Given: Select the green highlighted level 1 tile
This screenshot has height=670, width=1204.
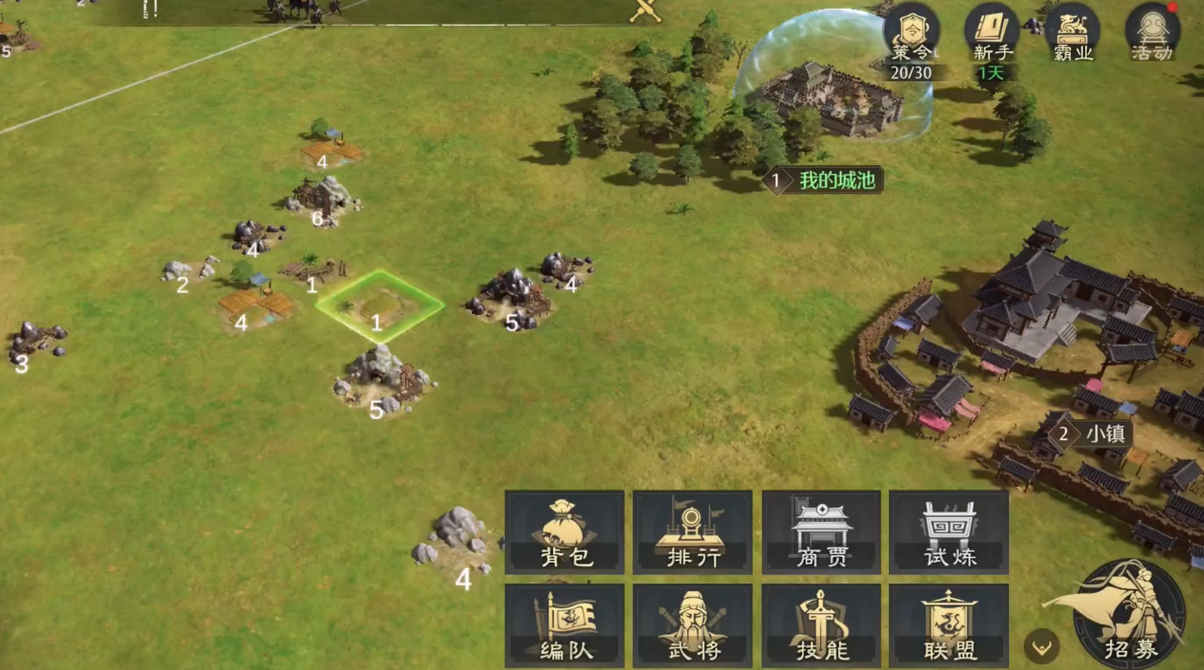Looking at the screenshot, I should tap(379, 305).
